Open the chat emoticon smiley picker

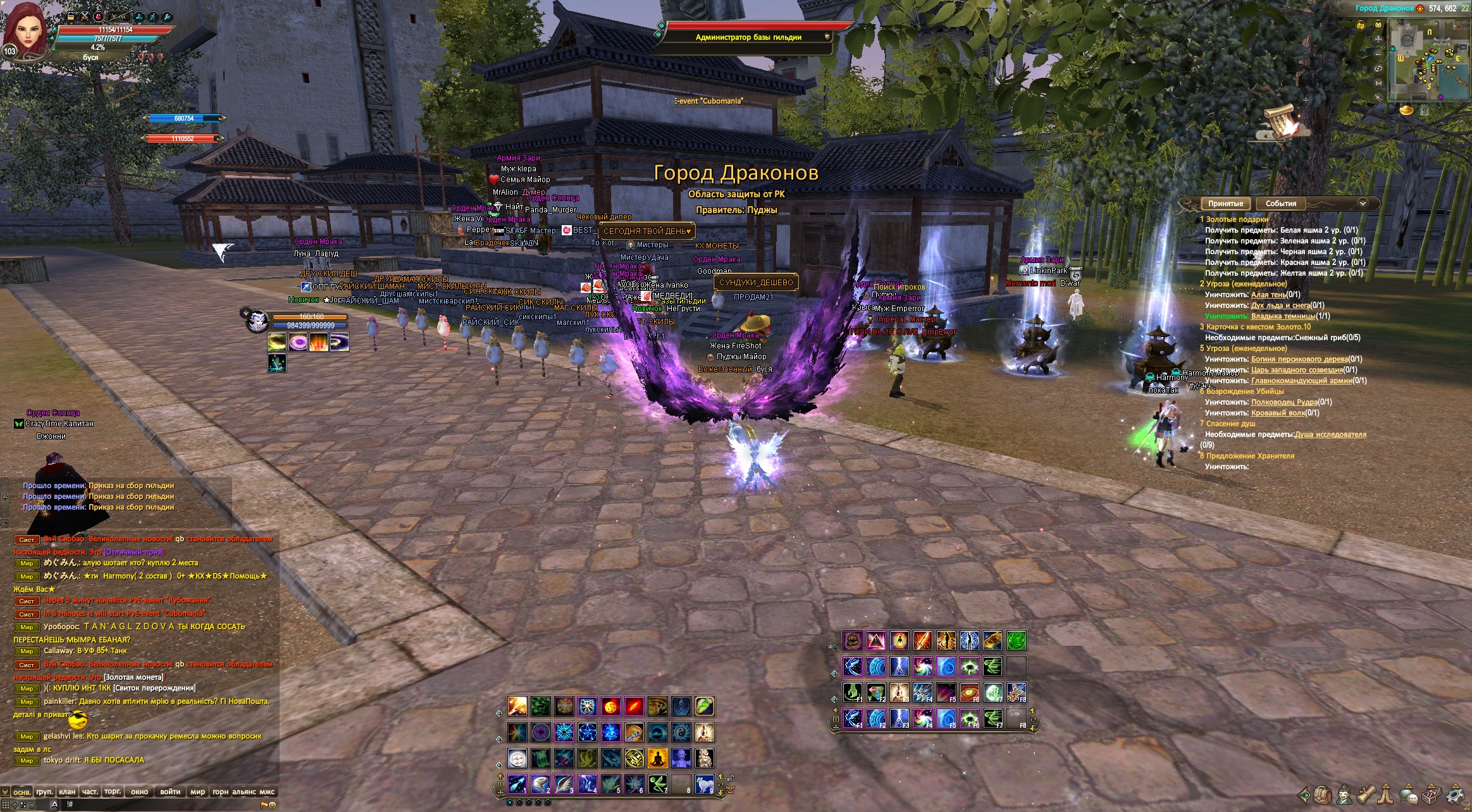pyautogui.click(x=273, y=805)
